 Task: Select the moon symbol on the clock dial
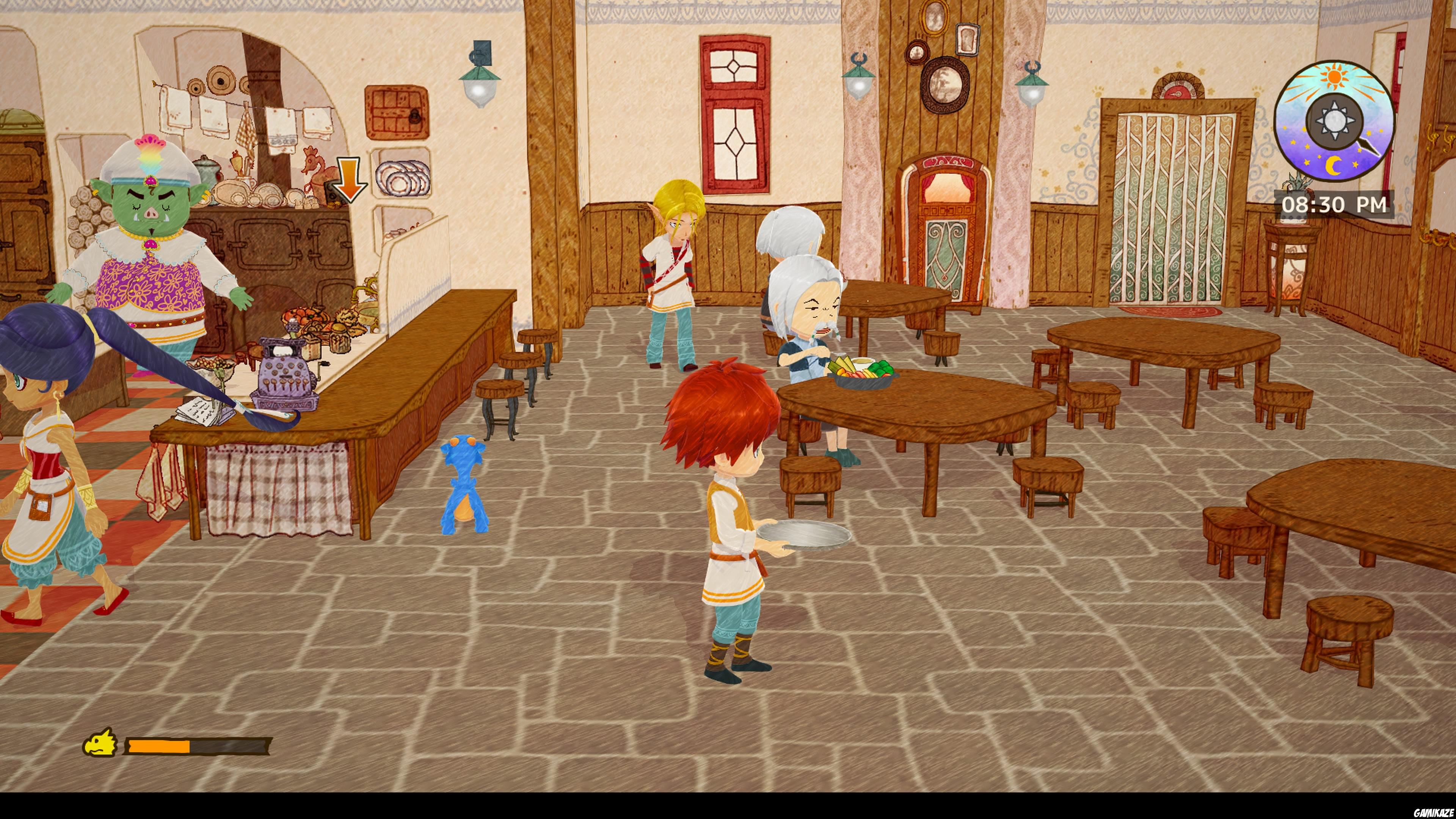point(1334,166)
